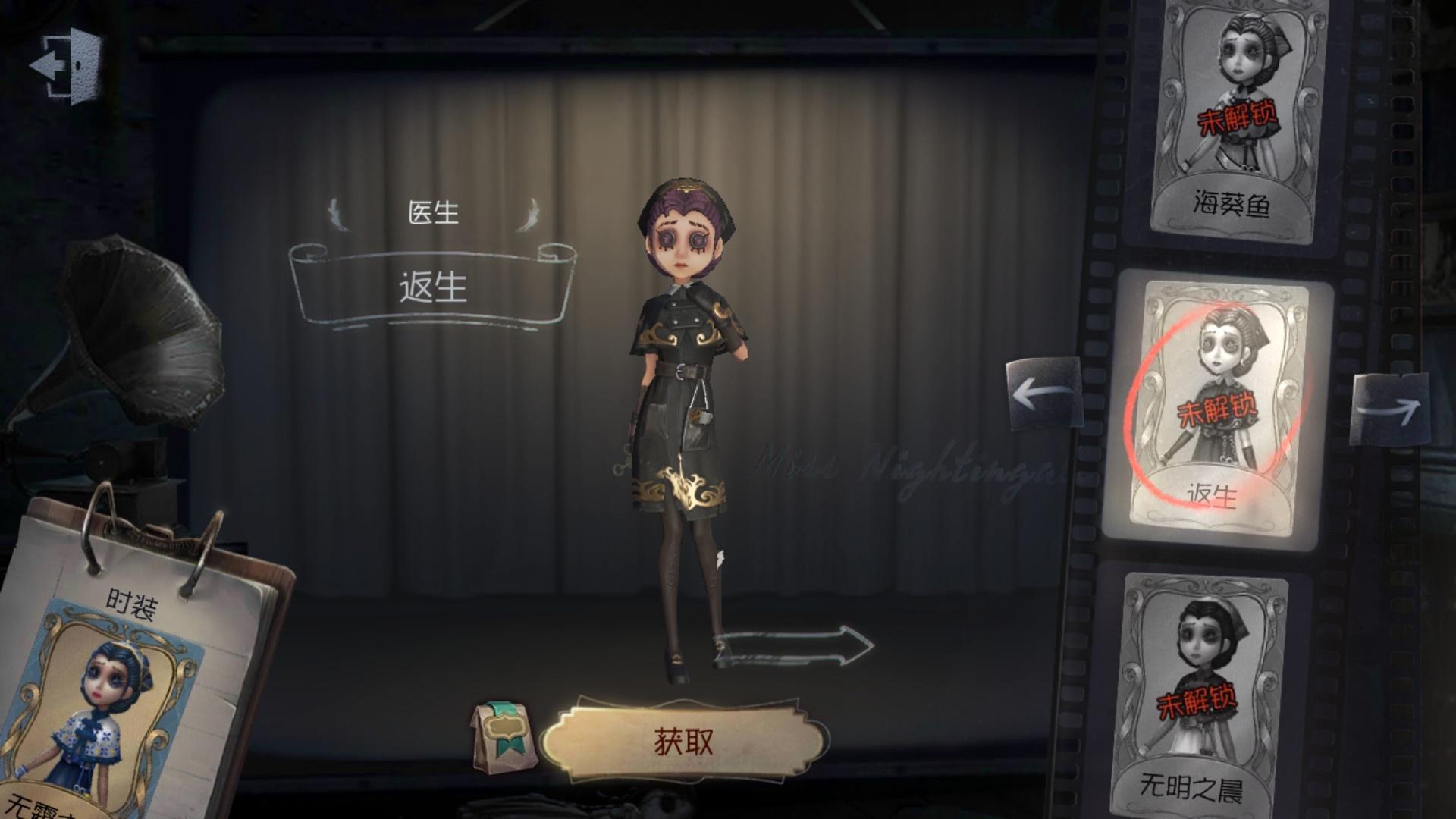Exit via the door icon
1456x819 pixels.
(65, 64)
